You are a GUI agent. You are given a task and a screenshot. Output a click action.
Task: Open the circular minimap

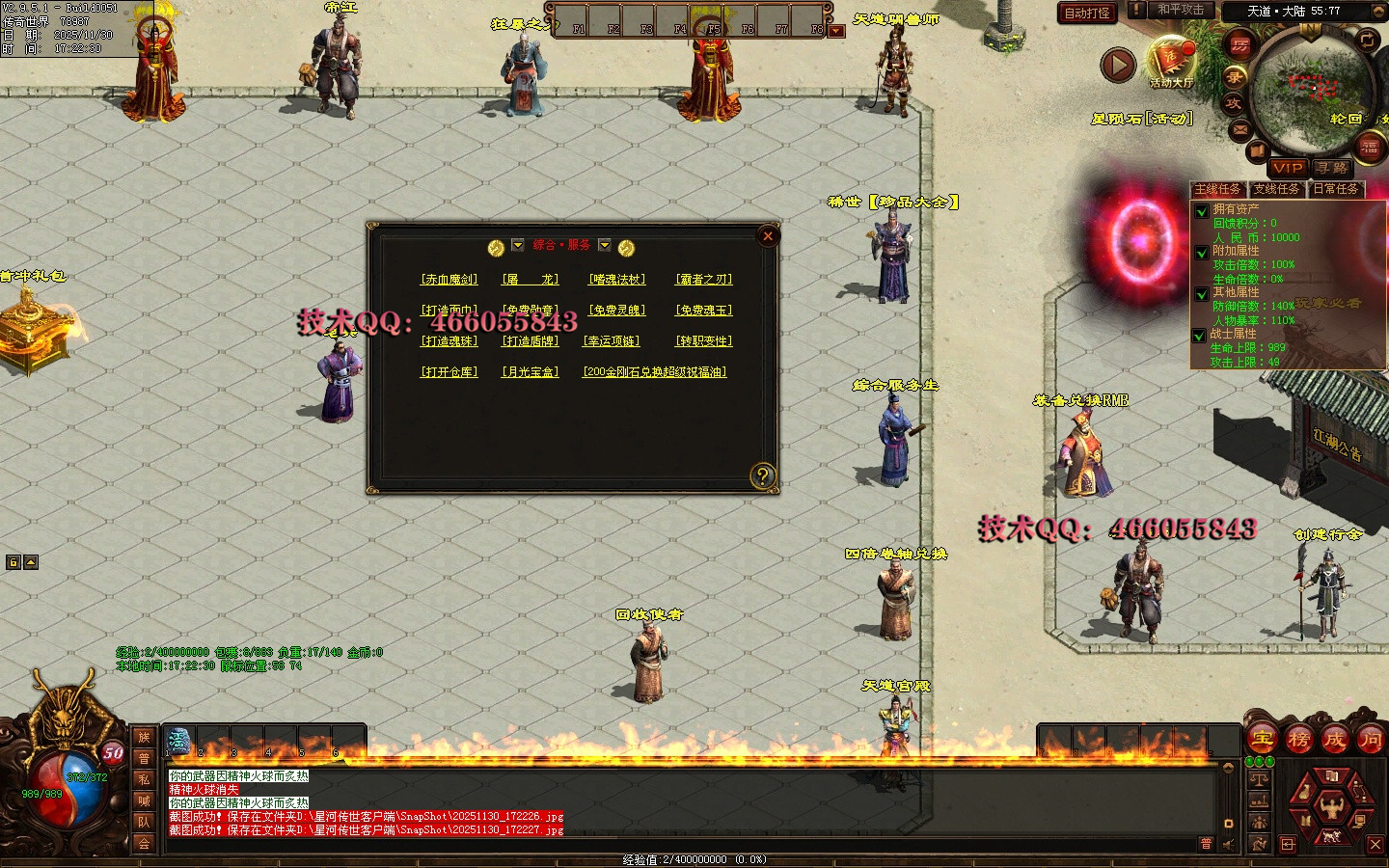click(x=1310, y=89)
